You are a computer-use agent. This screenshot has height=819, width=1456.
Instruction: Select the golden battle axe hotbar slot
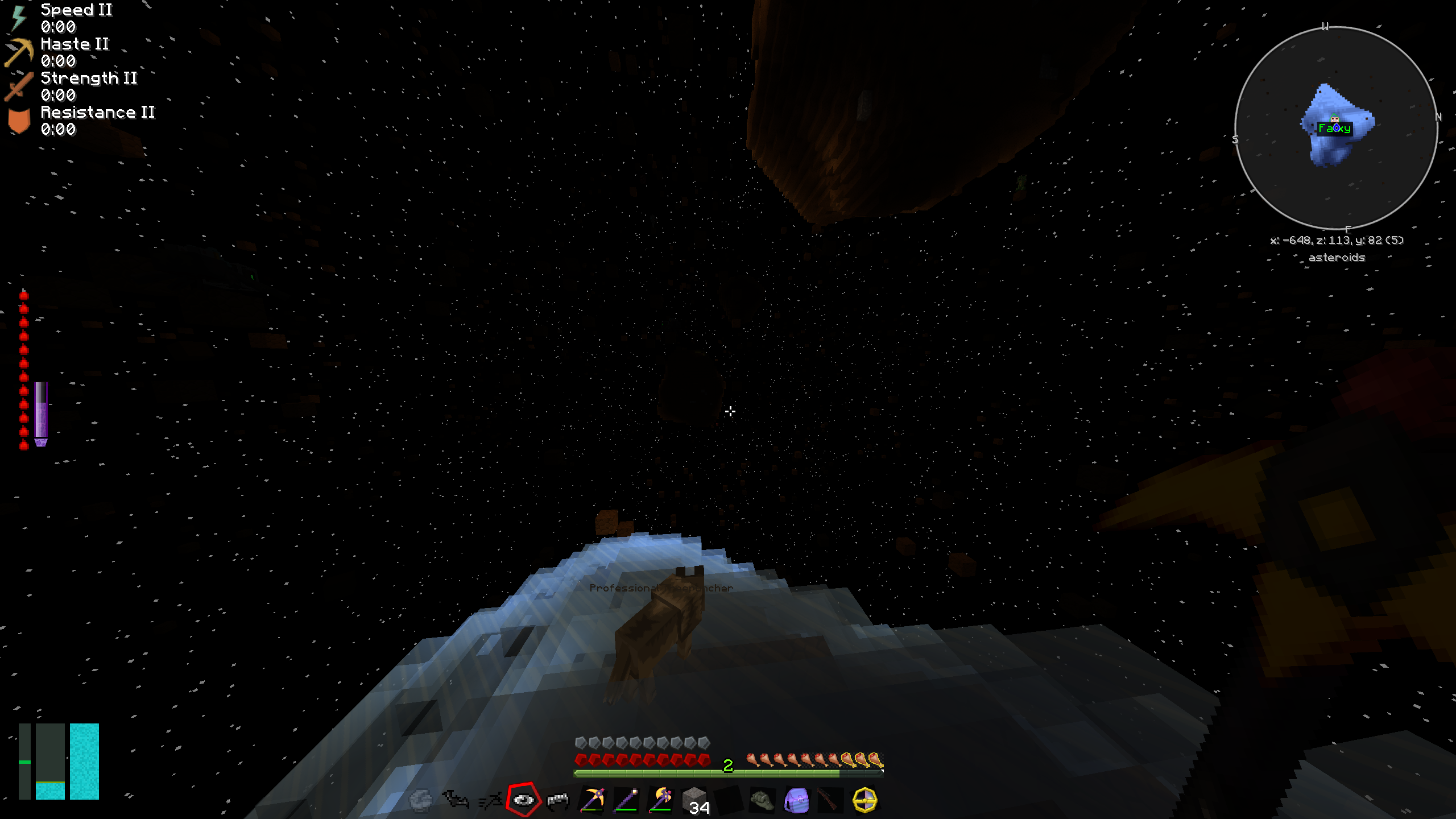(x=660, y=800)
